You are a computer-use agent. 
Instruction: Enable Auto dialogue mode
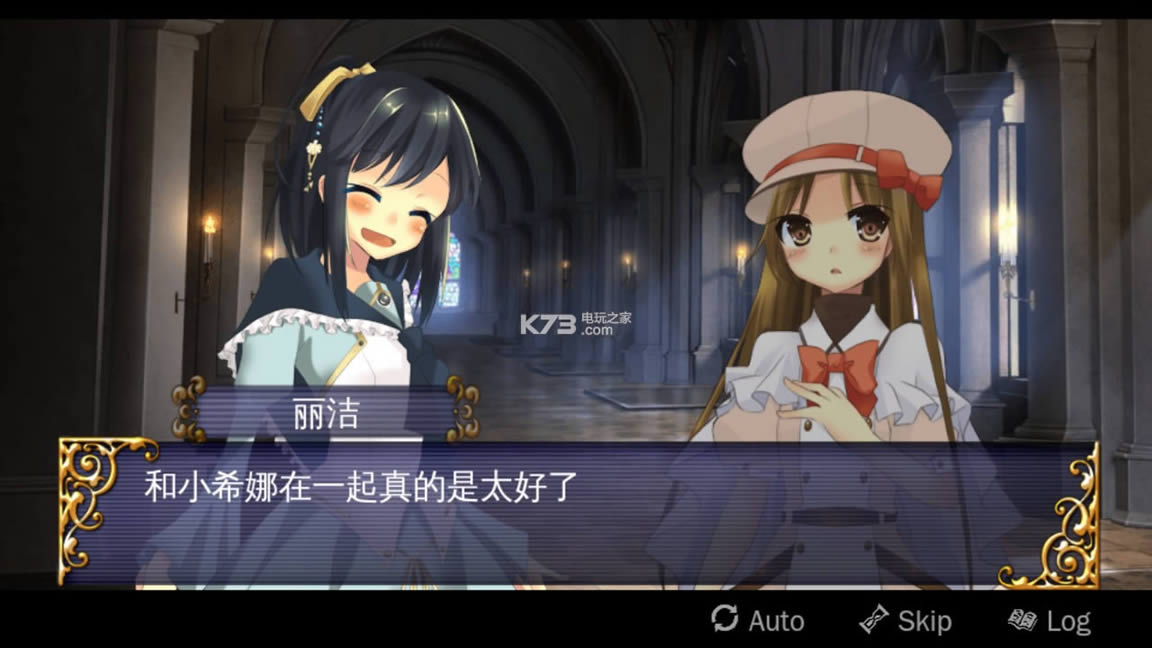point(758,620)
